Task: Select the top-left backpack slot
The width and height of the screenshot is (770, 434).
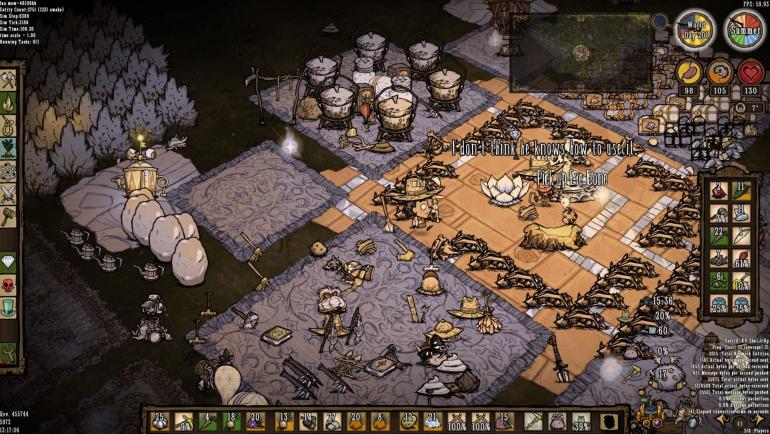Action: (x=717, y=190)
